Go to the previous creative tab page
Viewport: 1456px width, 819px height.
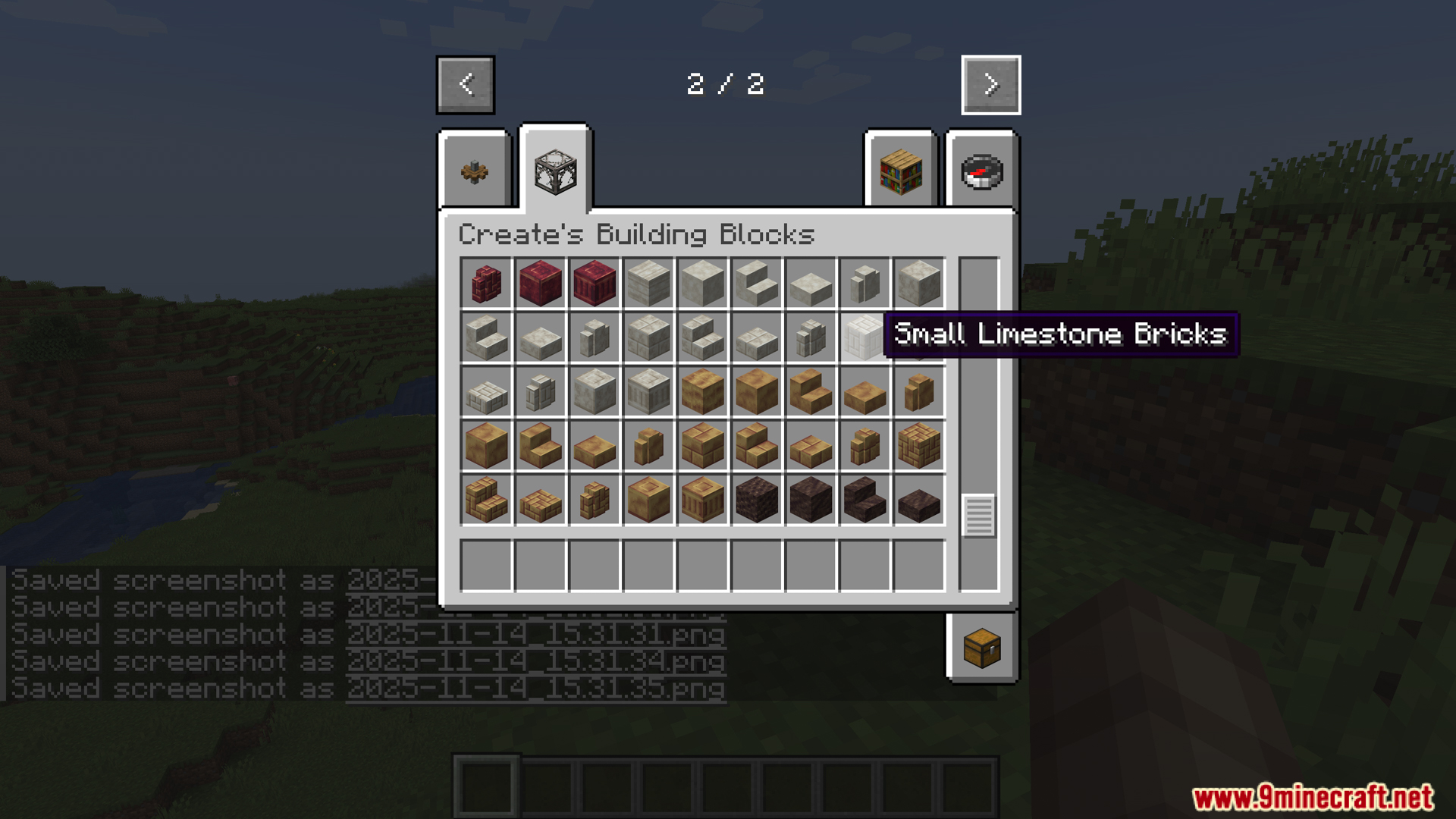click(x=466, y=85)
